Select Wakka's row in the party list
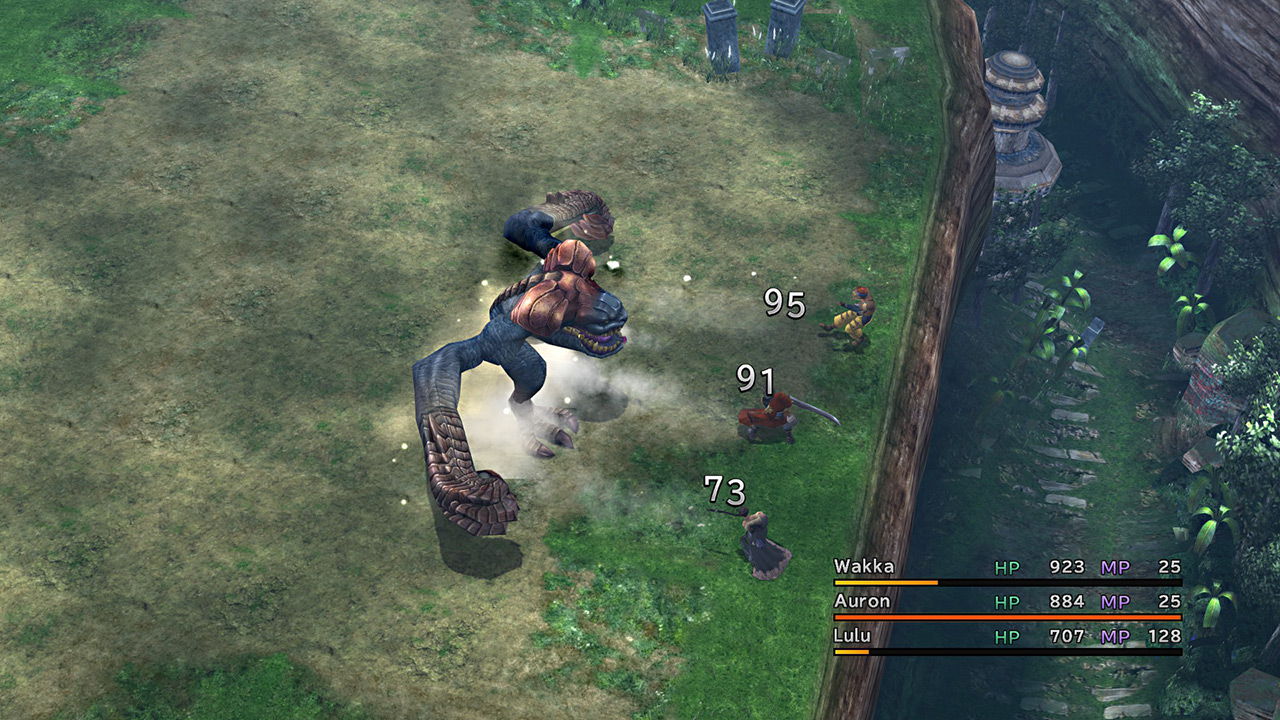Screen dimensions: 1280x720 (x=1006, y=568)
